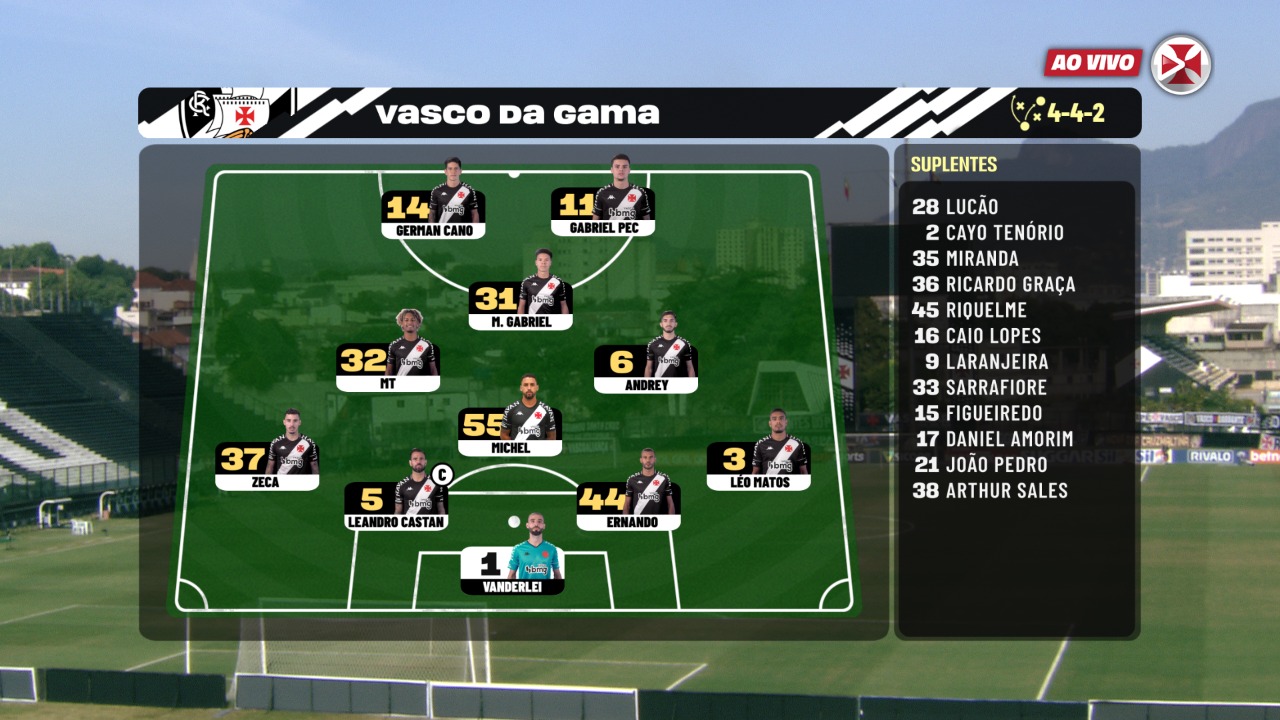Select German Cano's player card

tap(433, 212)
